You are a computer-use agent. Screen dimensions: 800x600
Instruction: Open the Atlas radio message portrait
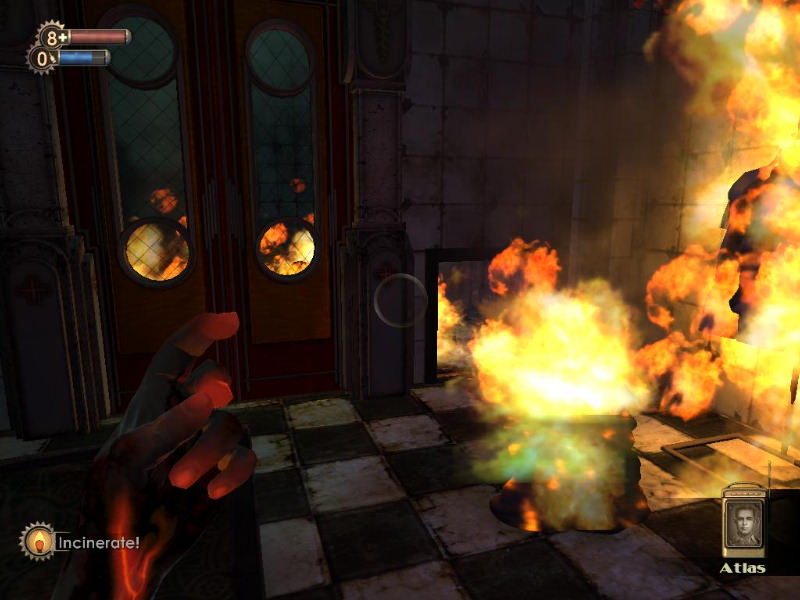[x=743, y=524]
